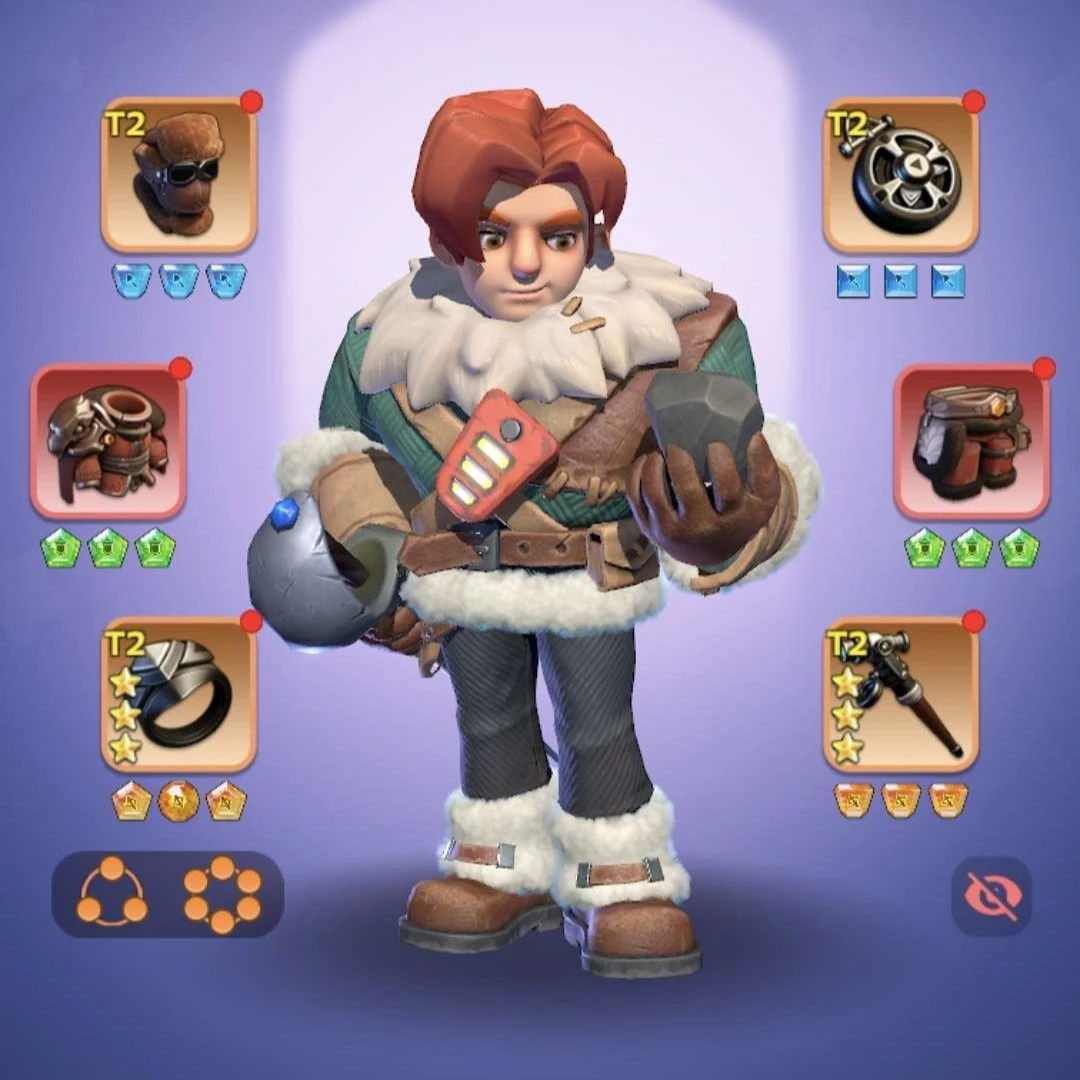Select the T2 black ring slot
The image size is (1080, 1080).
[179, 694]
